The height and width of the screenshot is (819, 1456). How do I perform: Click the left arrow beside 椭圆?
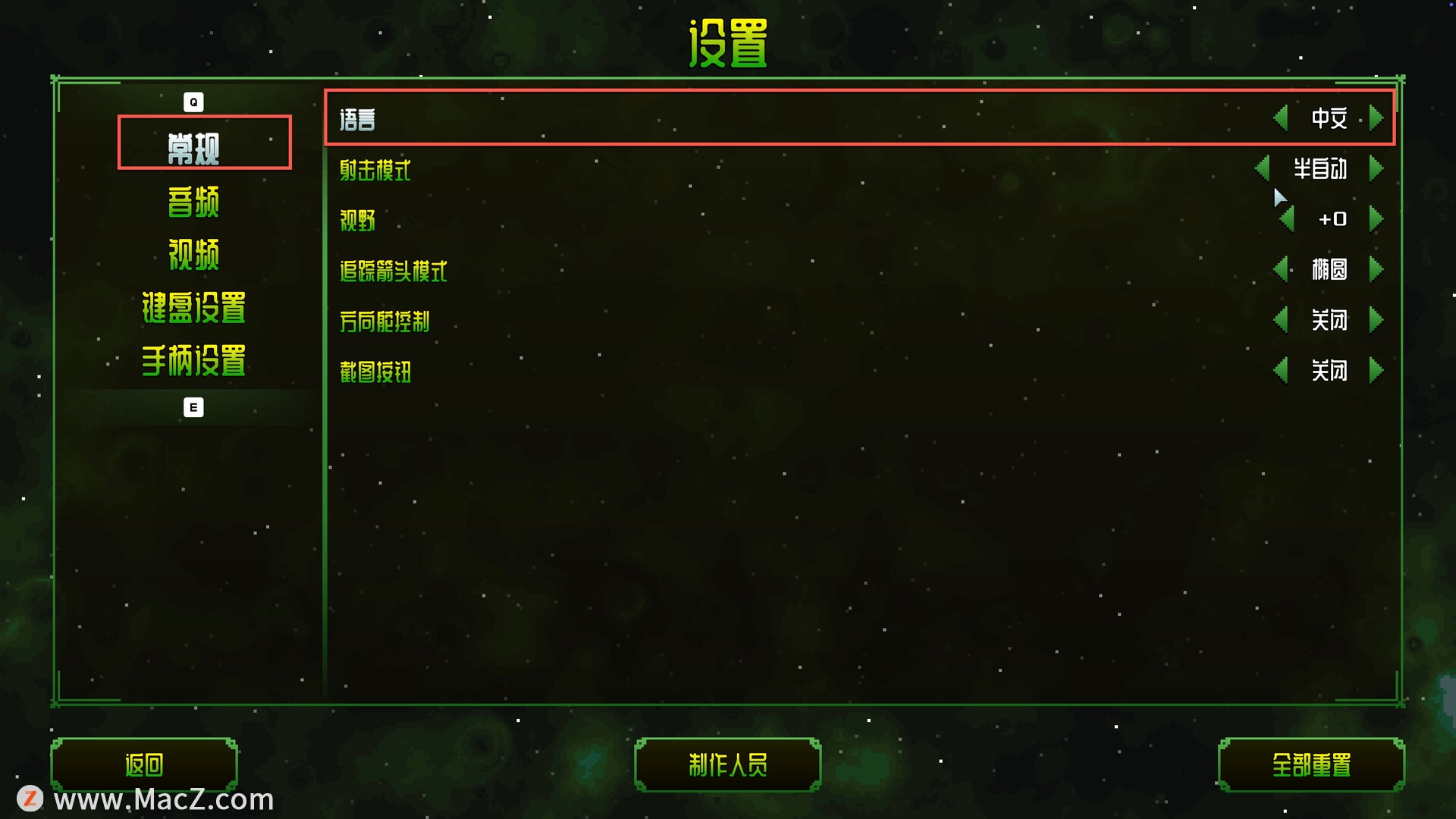coord(1281,269)
